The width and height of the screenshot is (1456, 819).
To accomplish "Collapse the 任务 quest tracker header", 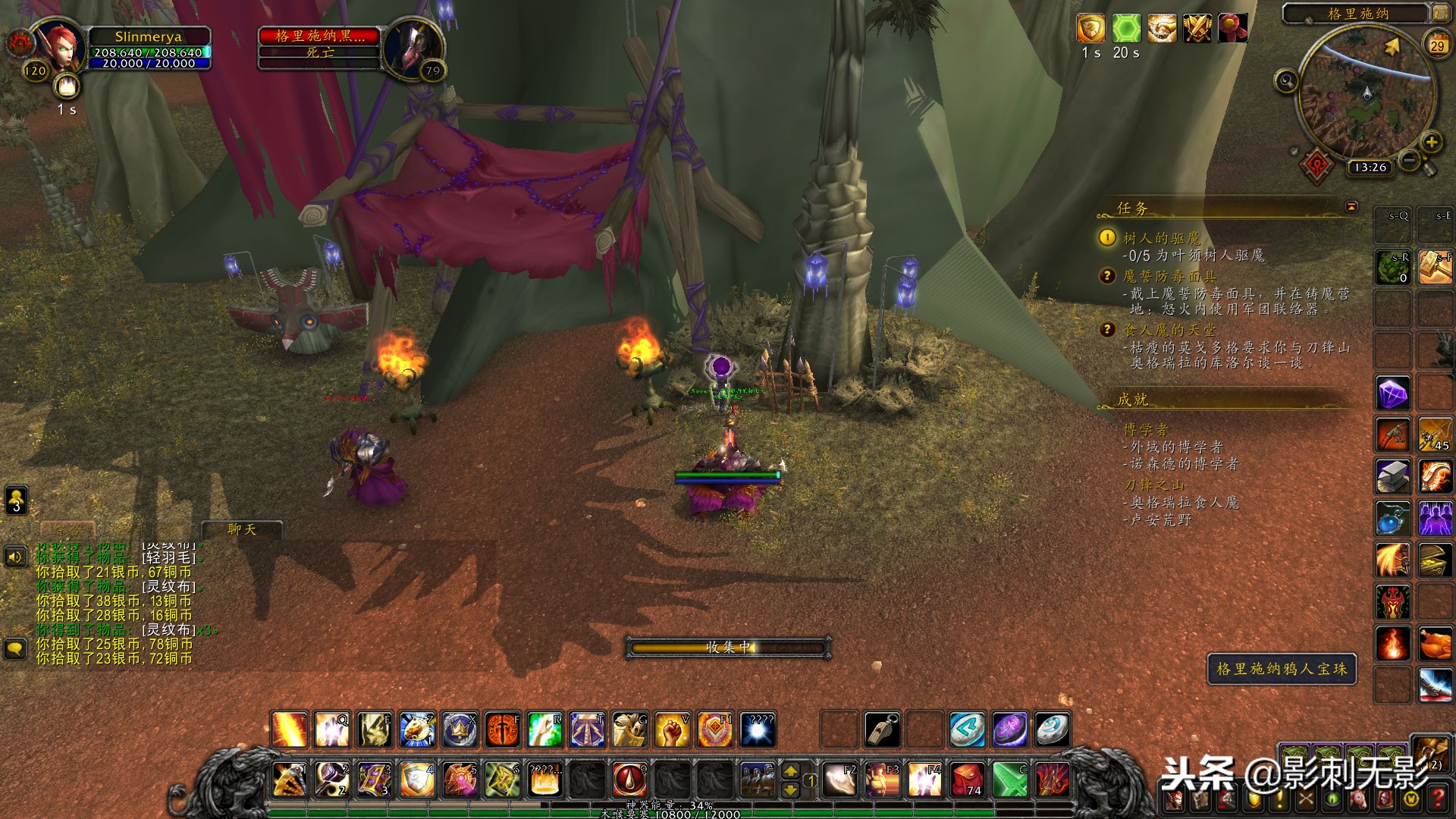I will click(1351, 206).
